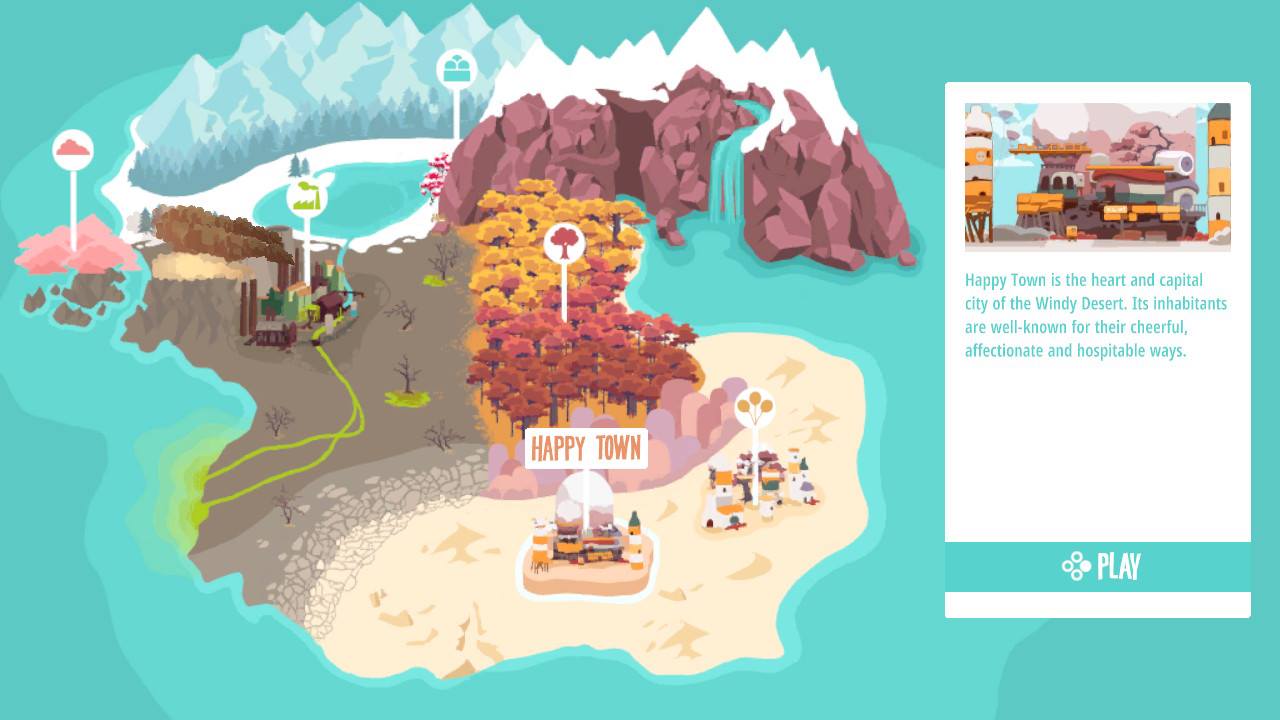Open the Happy Town preview image

pyautogui.click(x=1098, y=176)
